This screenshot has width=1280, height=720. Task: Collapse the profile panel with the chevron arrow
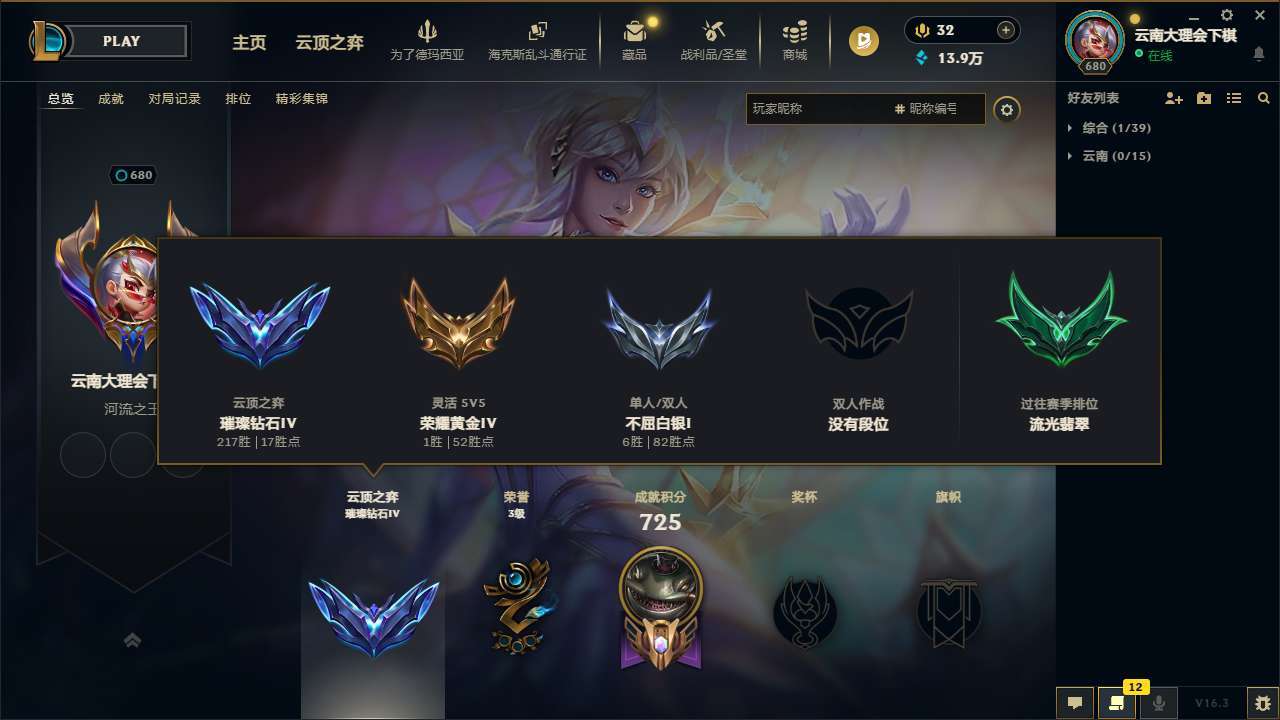click(133, 640)
